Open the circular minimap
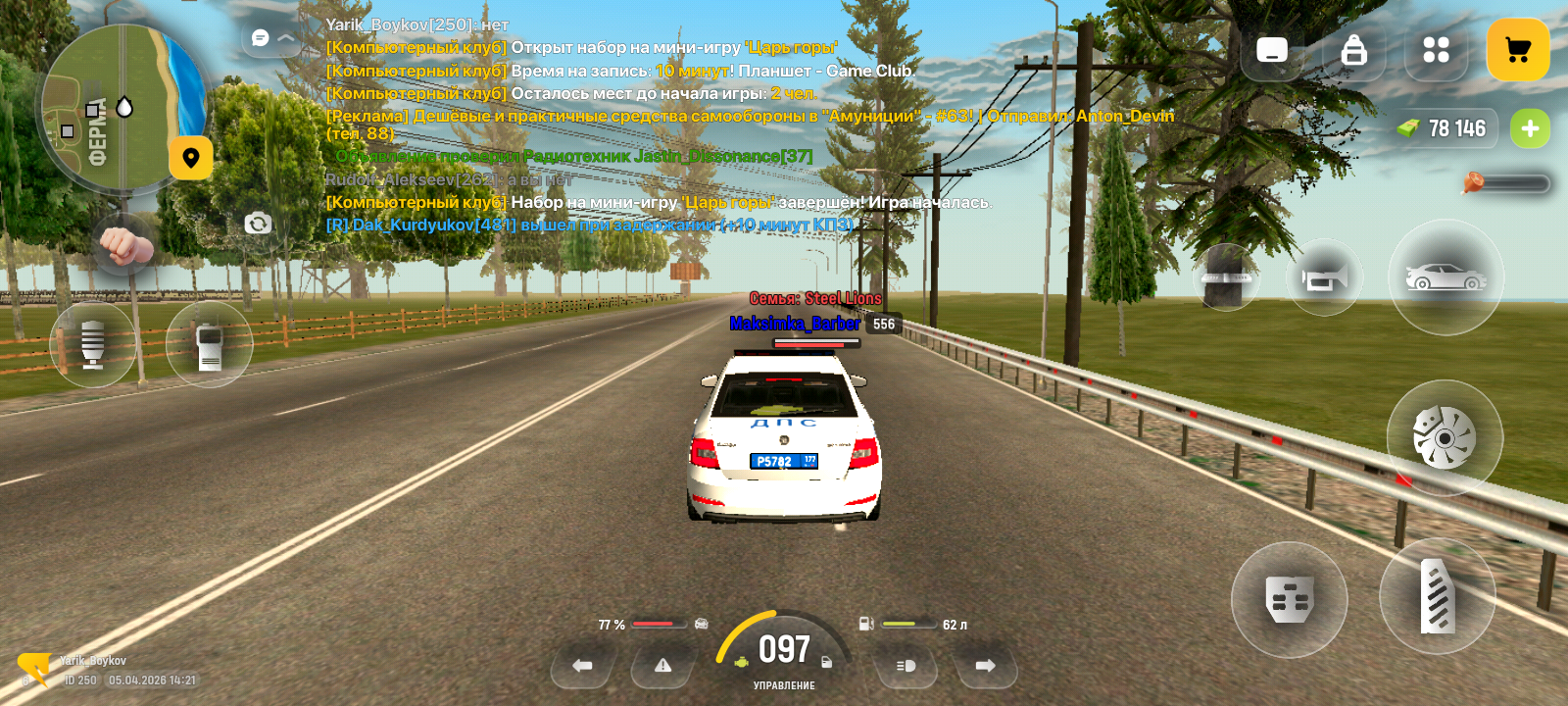 (x=122, y=108)
